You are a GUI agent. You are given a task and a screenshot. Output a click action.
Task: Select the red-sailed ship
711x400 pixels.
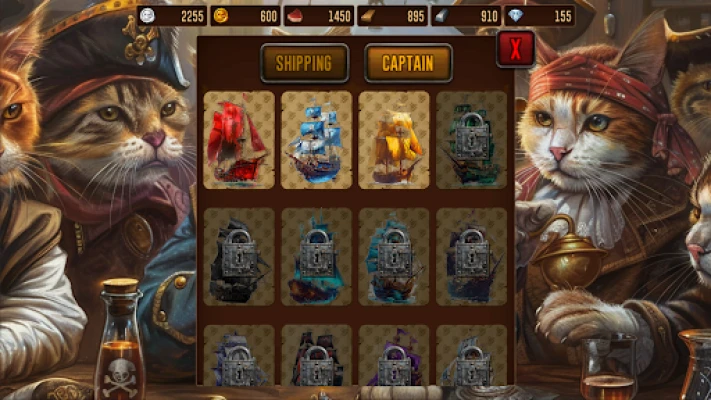[239, 140]
